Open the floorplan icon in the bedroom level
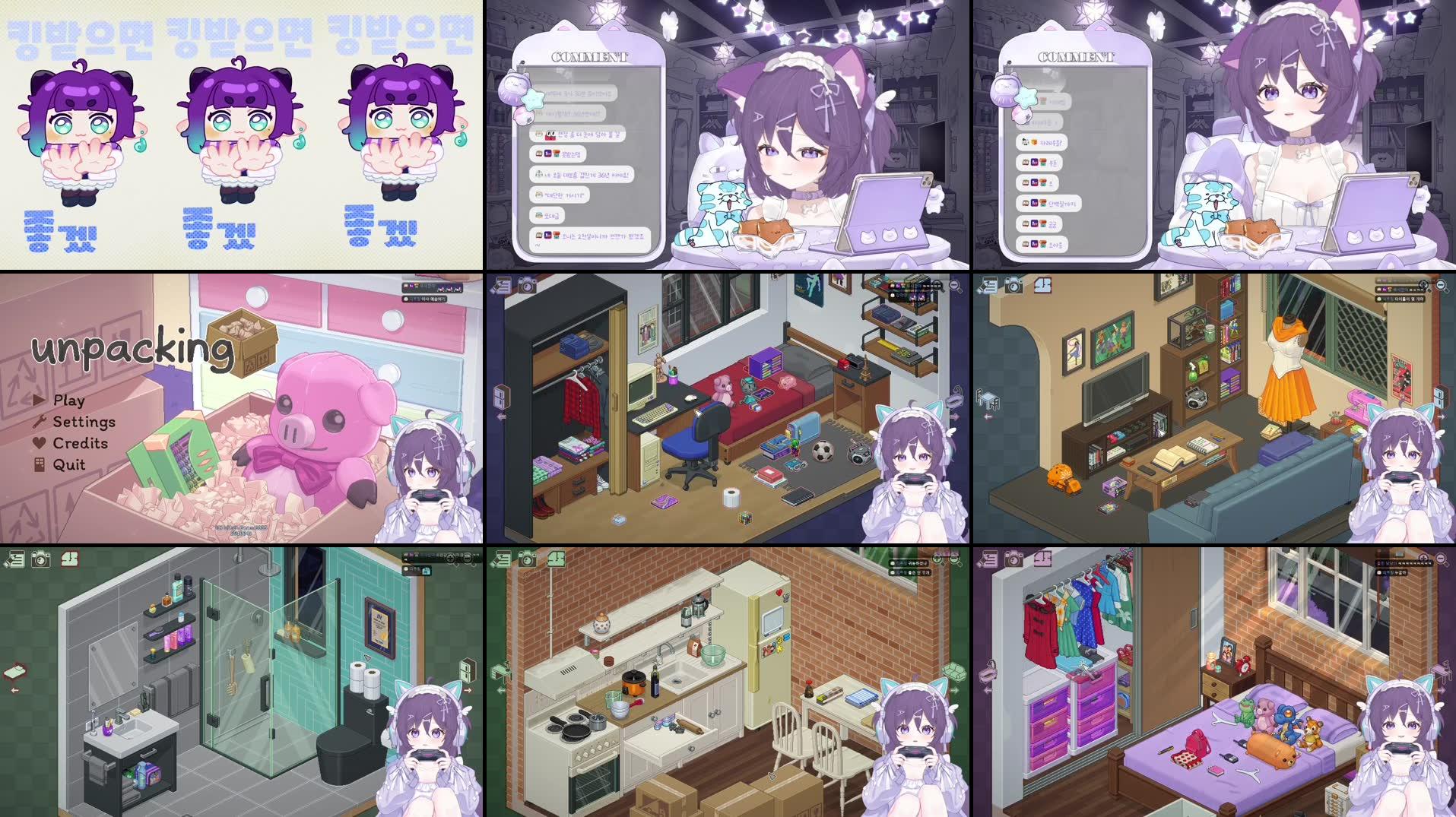Viewport: 1456px width, 817px height. tap(1042, 559)
